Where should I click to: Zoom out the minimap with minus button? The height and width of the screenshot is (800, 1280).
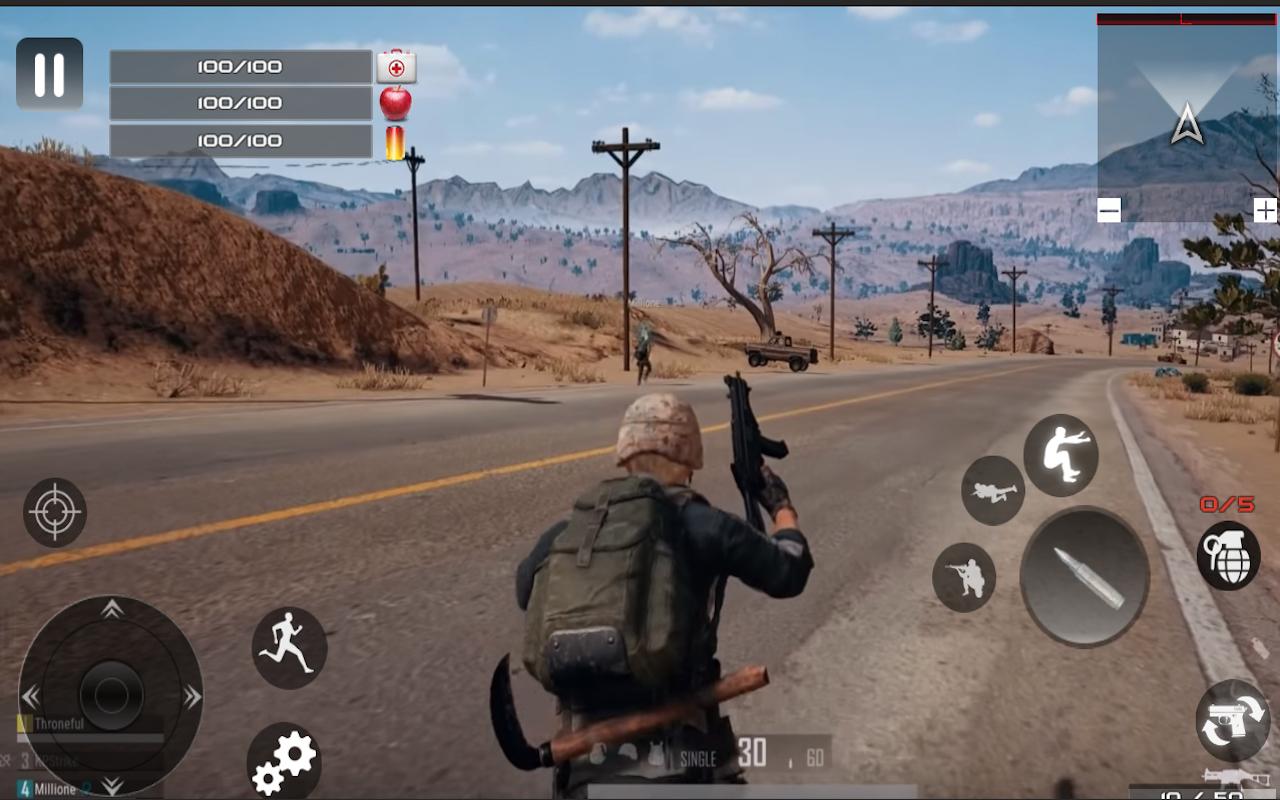(1109, 210)
